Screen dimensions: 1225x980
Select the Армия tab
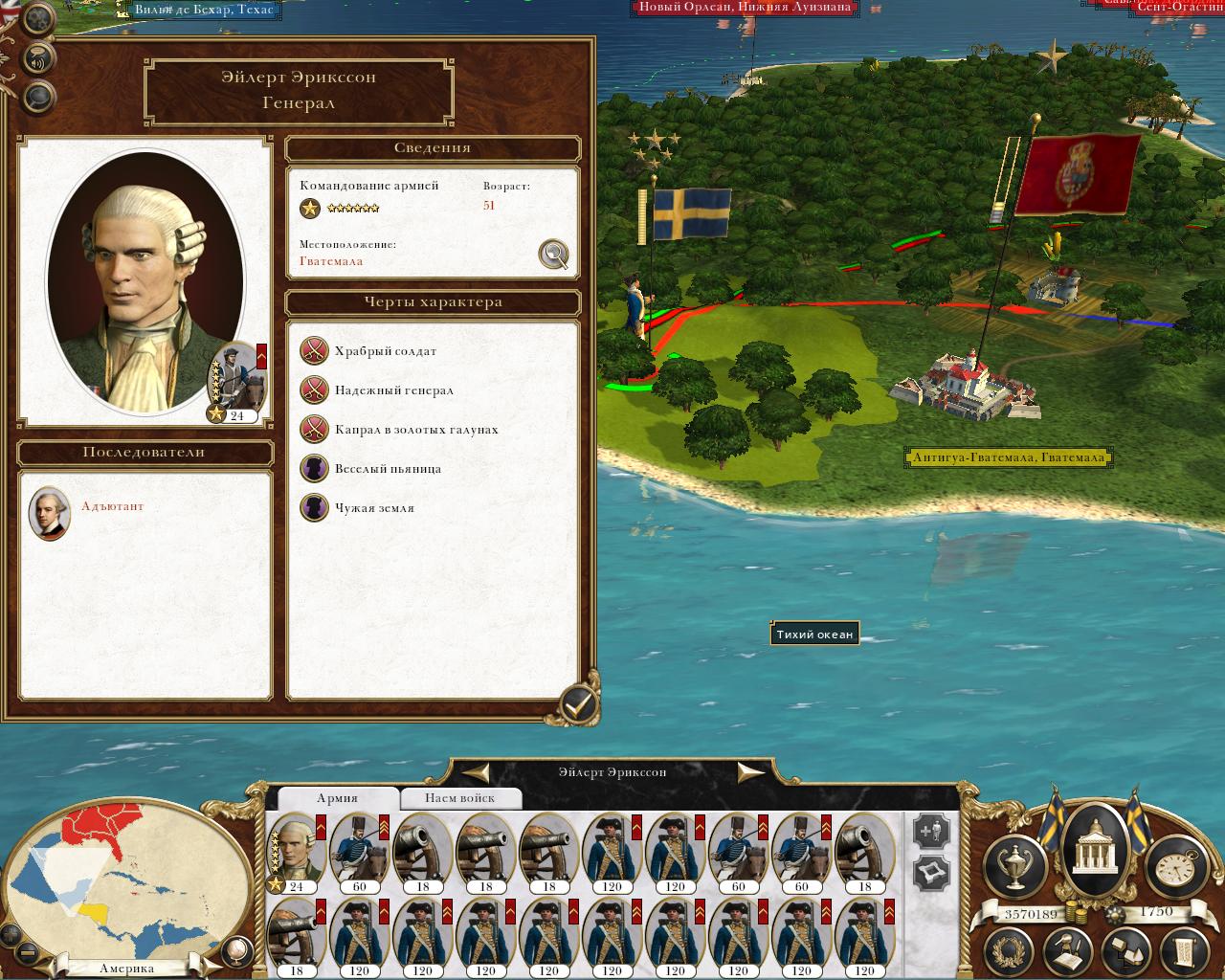337,798
